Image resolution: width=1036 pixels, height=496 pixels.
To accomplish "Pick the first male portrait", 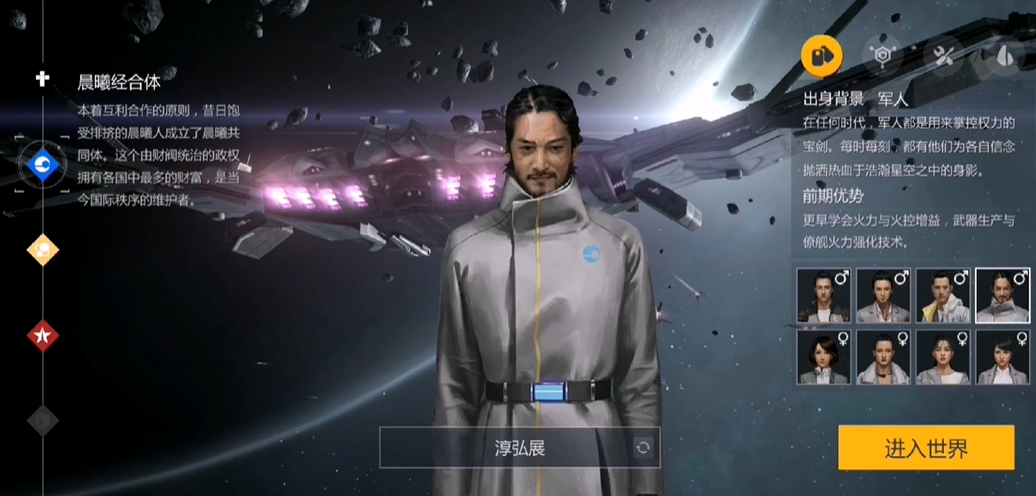I will (x=824, y=295).
